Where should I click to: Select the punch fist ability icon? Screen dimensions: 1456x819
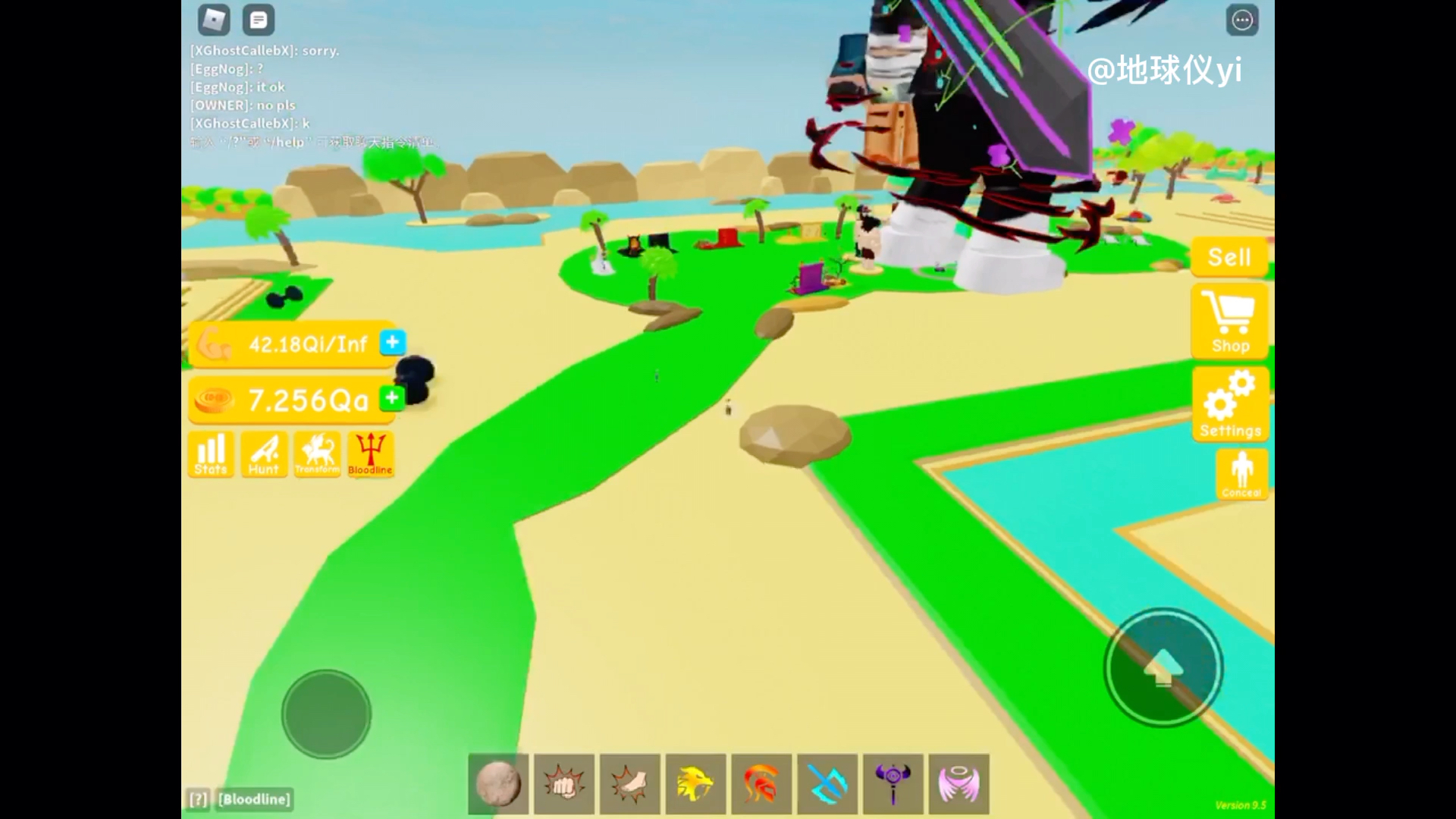[563, 785]
